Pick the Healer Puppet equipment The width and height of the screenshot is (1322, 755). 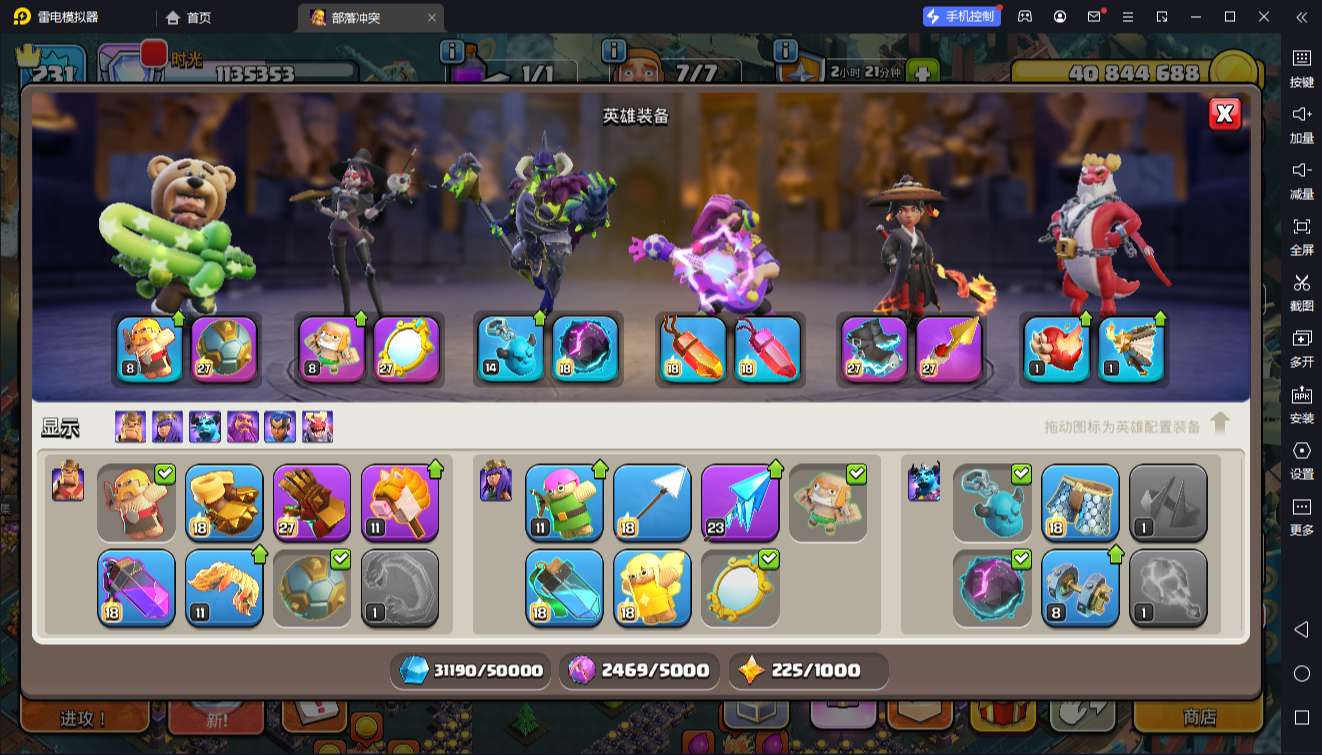click(652, 587)
